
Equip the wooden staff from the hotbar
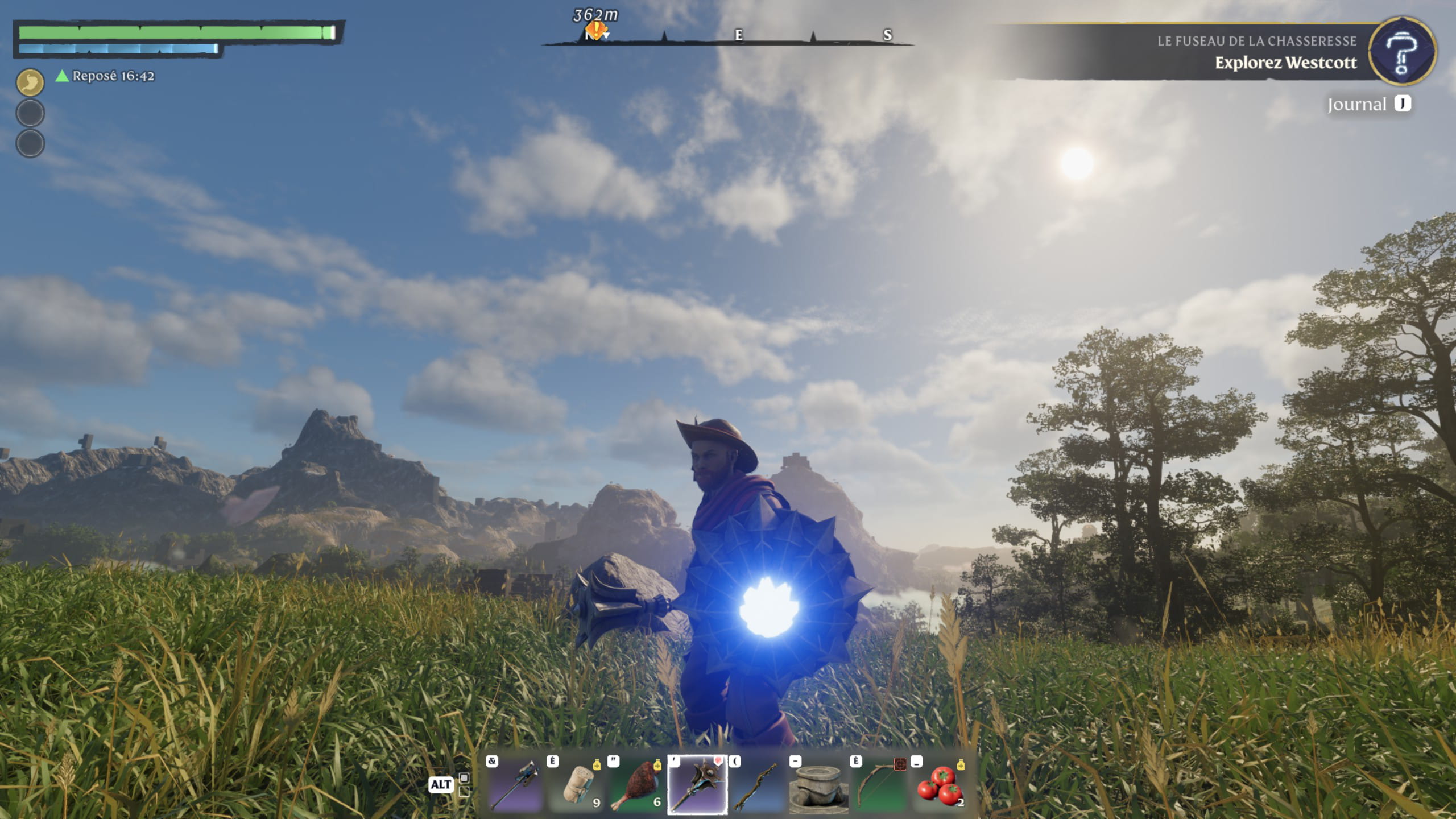[758, 785]
